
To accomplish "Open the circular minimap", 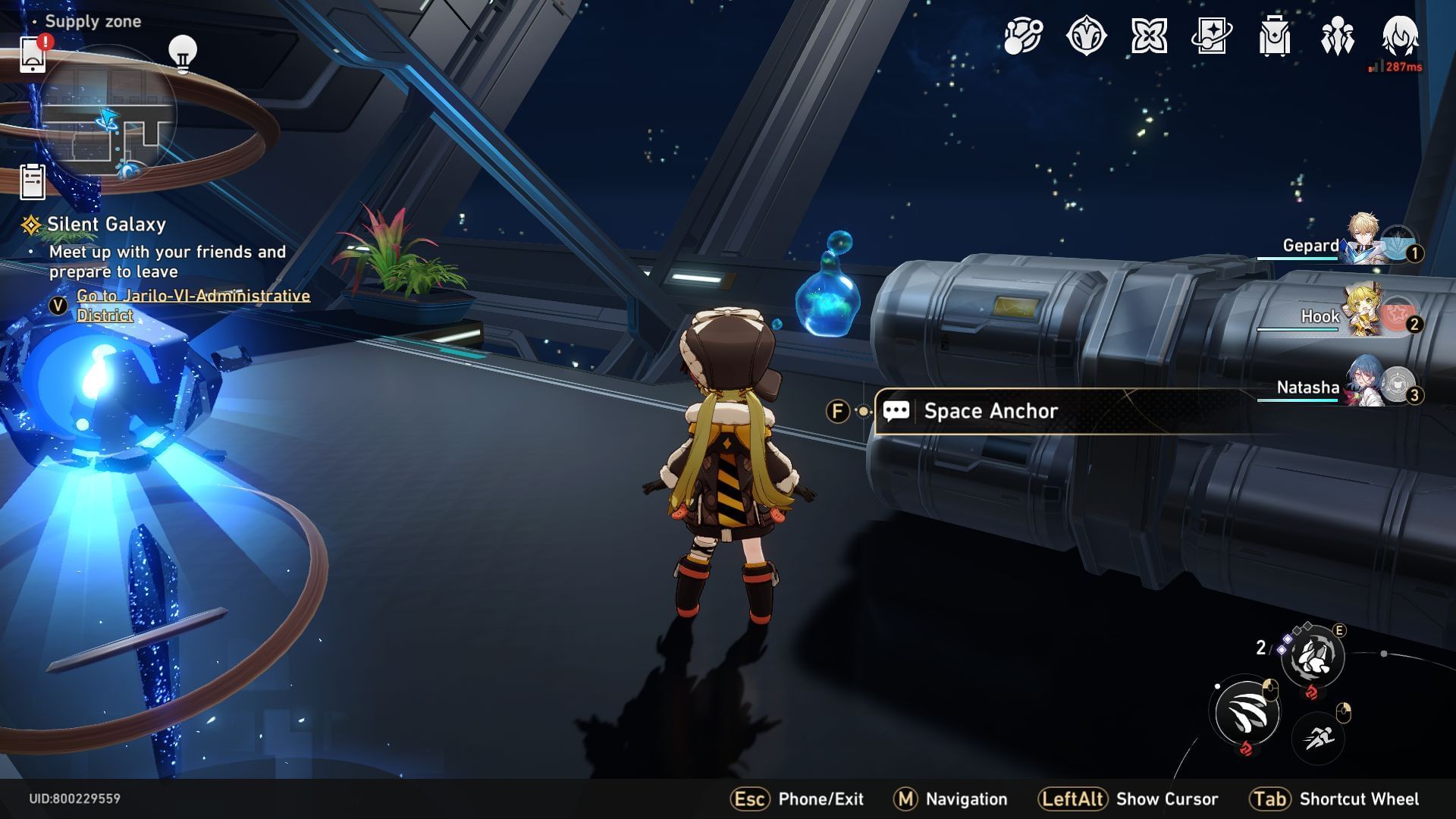I will 108,114.
